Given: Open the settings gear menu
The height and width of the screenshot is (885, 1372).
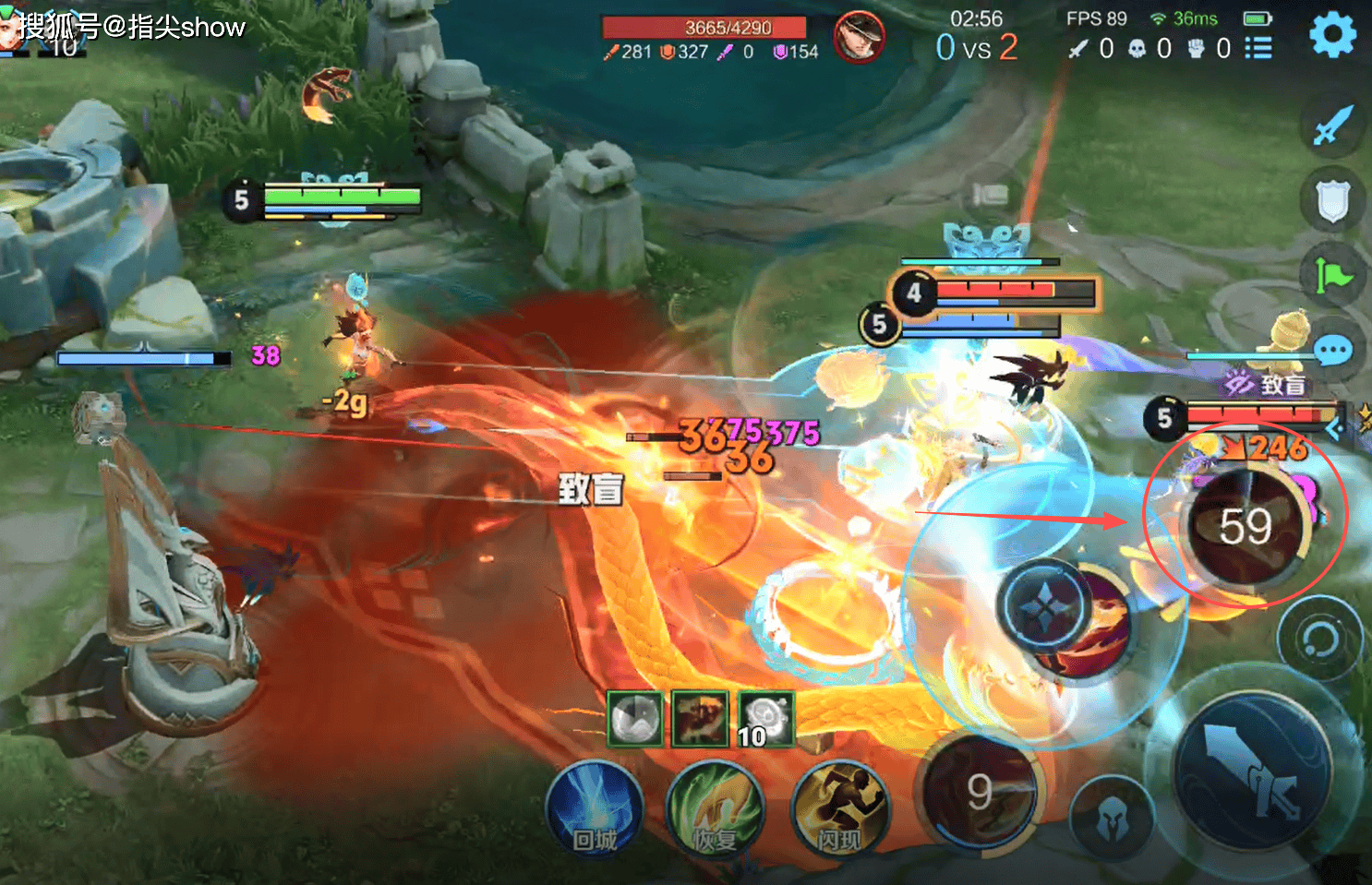Looking at the screenshot, I should coord(1332,35).
